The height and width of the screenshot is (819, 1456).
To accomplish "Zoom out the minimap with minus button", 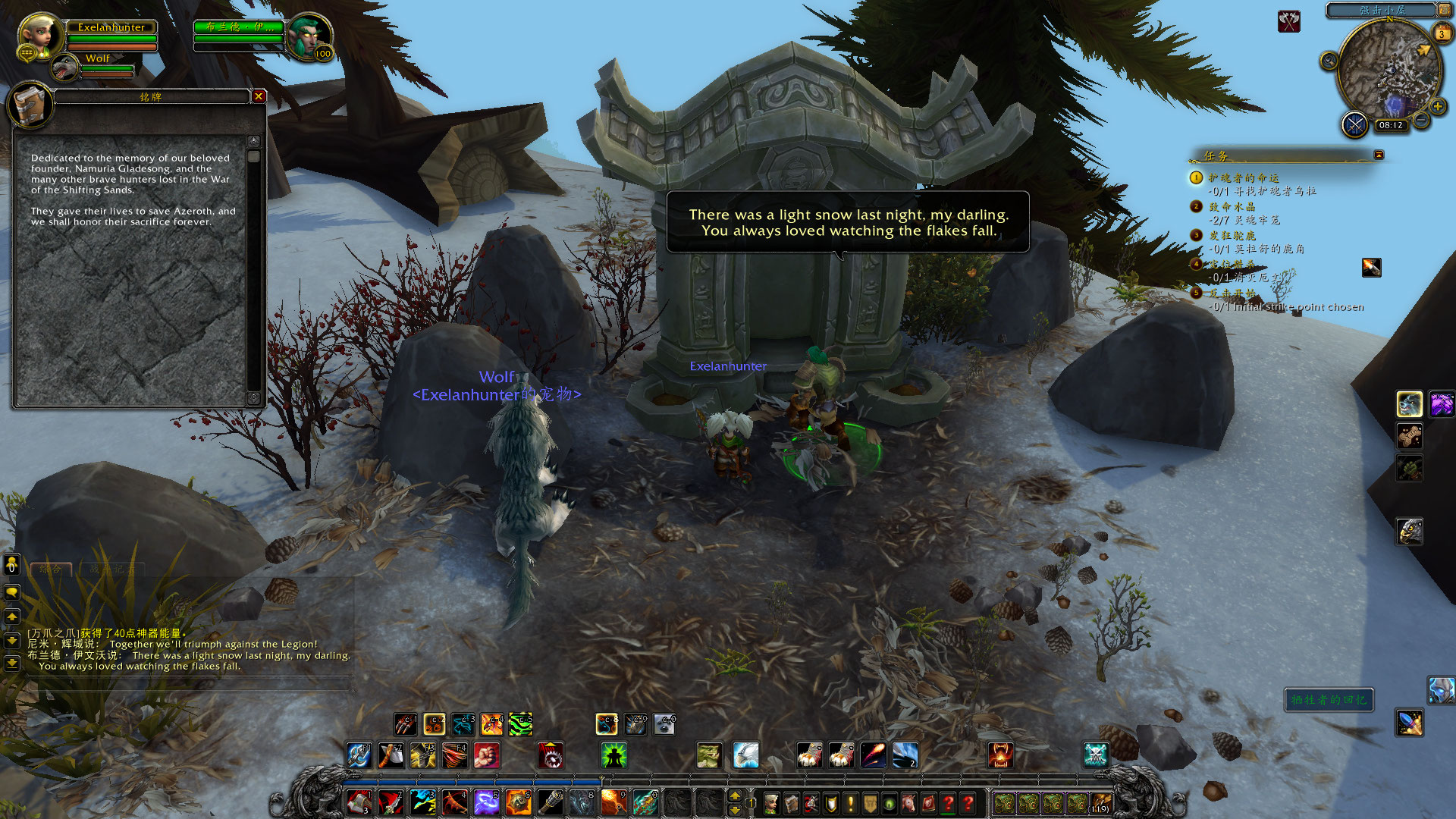I will pyautogui.click(x=1422, y=121).
